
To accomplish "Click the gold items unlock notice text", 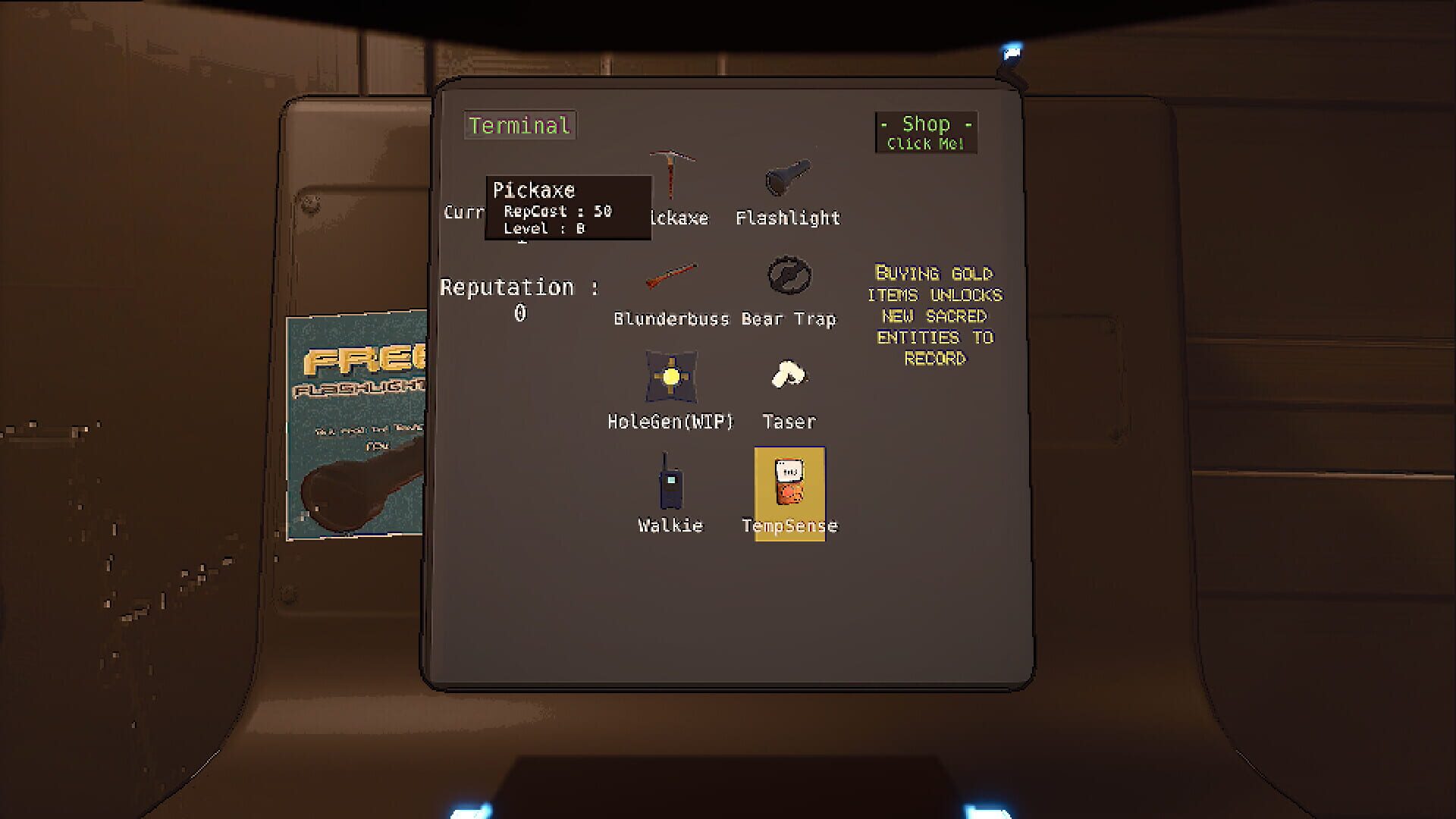I will point(935,315).
